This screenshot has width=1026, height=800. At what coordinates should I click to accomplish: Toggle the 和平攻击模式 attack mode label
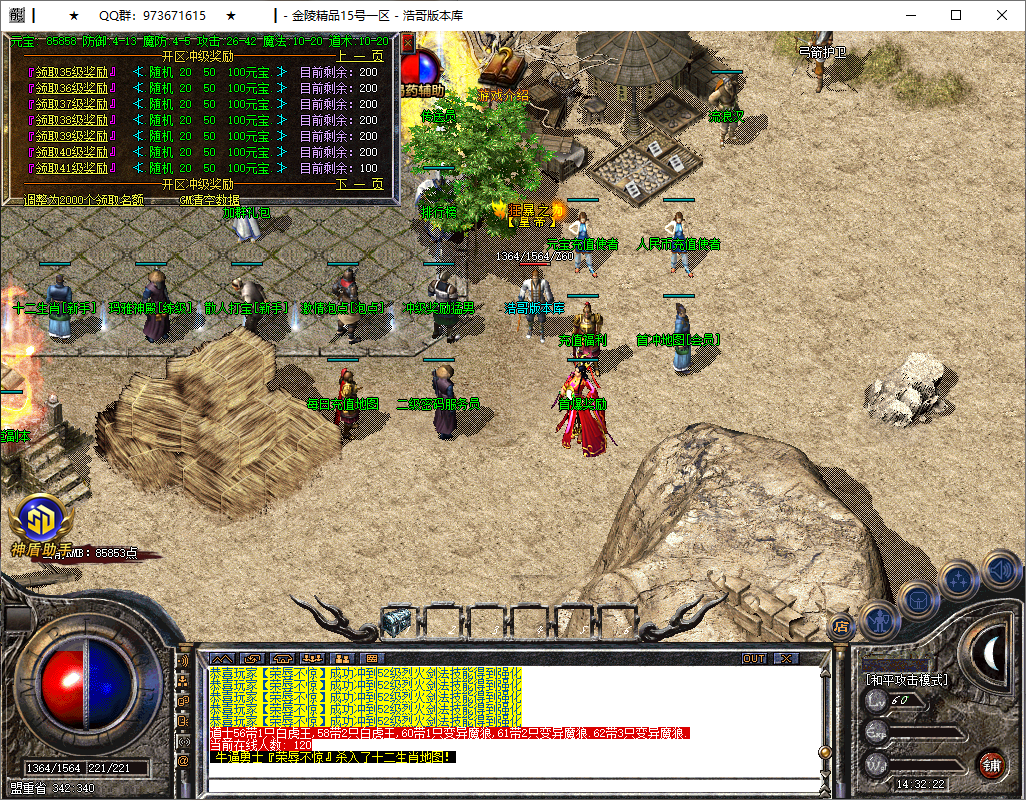pyautogui.click(x=907, y=680)
